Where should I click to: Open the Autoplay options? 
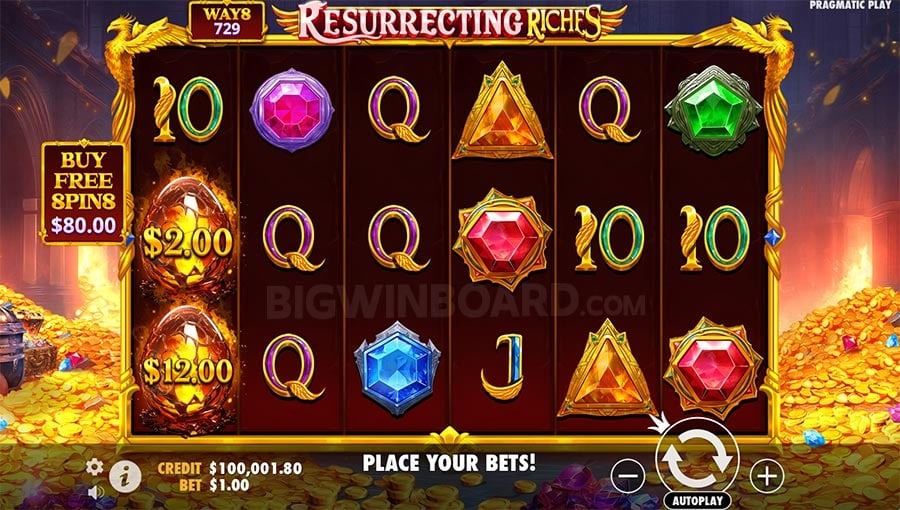(697, 499)
